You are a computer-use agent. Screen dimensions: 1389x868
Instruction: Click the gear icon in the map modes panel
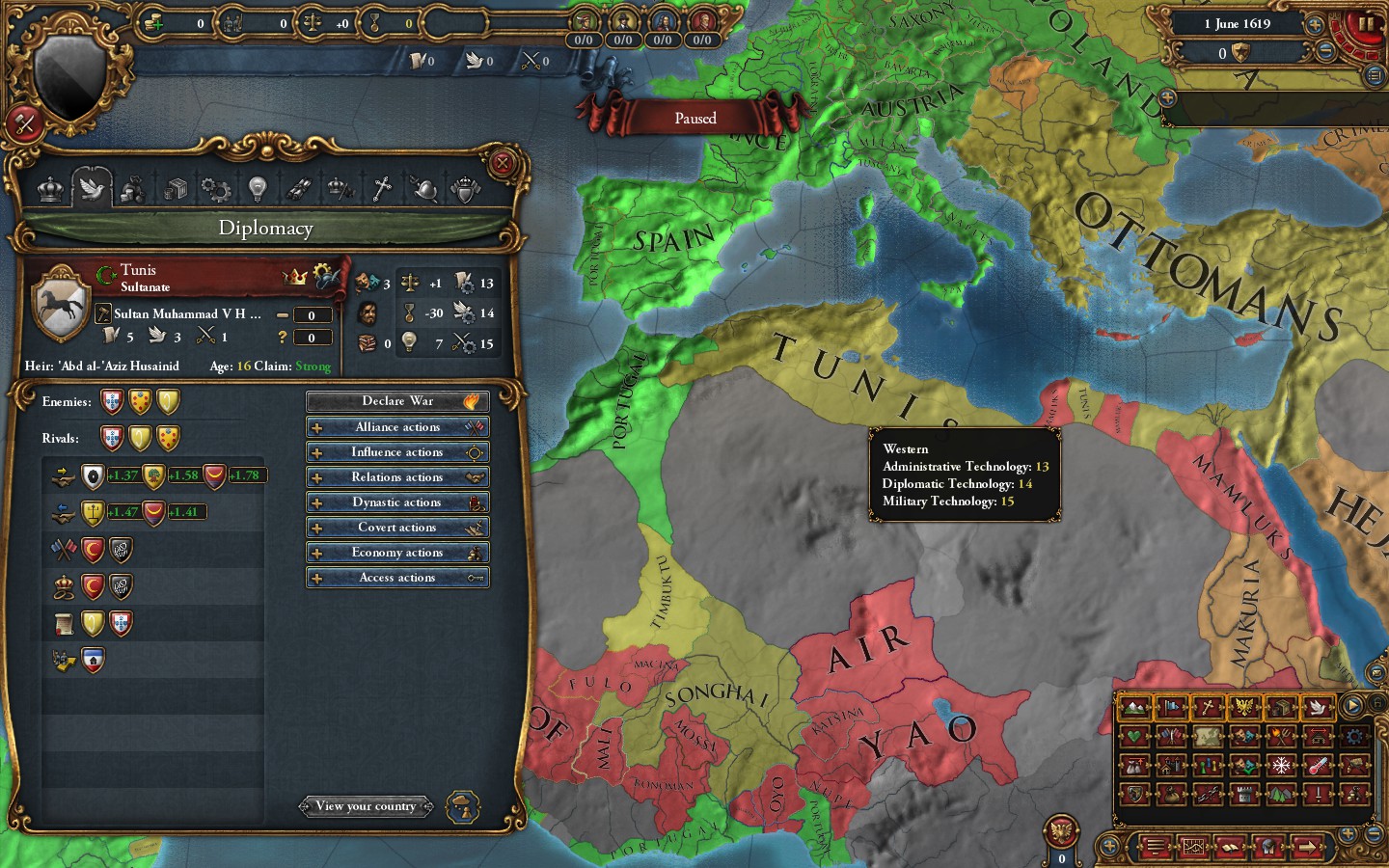pyautogui.click(x=1353, y=737)
